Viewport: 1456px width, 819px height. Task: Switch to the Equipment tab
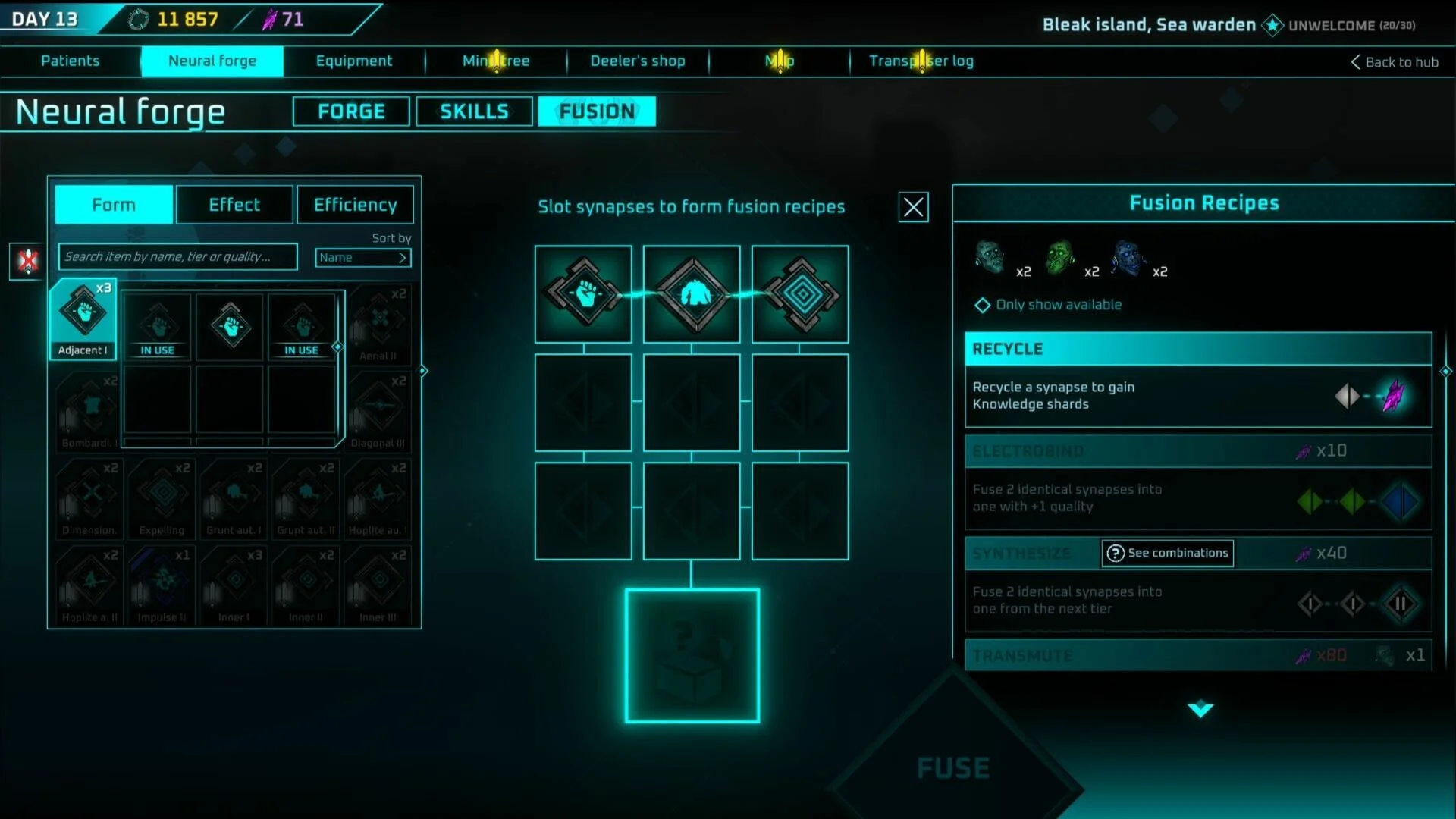click(354, 61)
